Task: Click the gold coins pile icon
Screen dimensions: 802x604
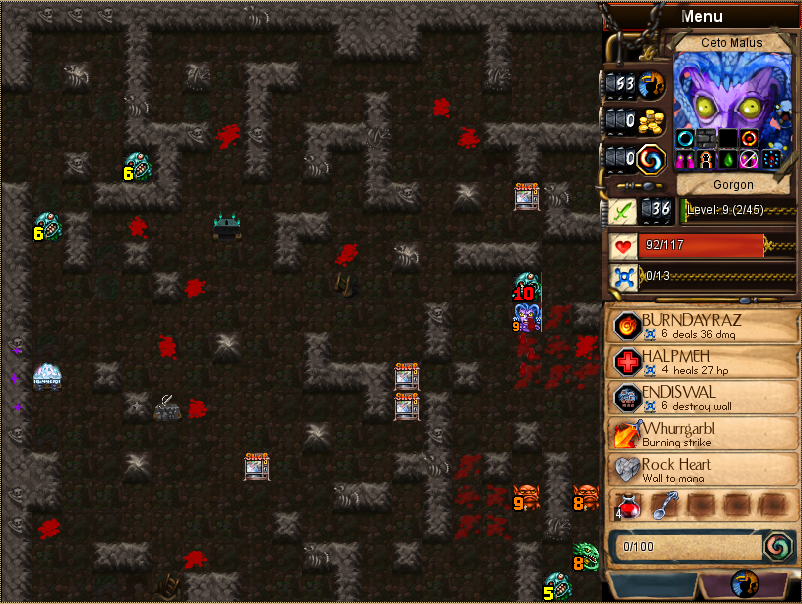Action: pyautogui.click(x=652, y=121)
